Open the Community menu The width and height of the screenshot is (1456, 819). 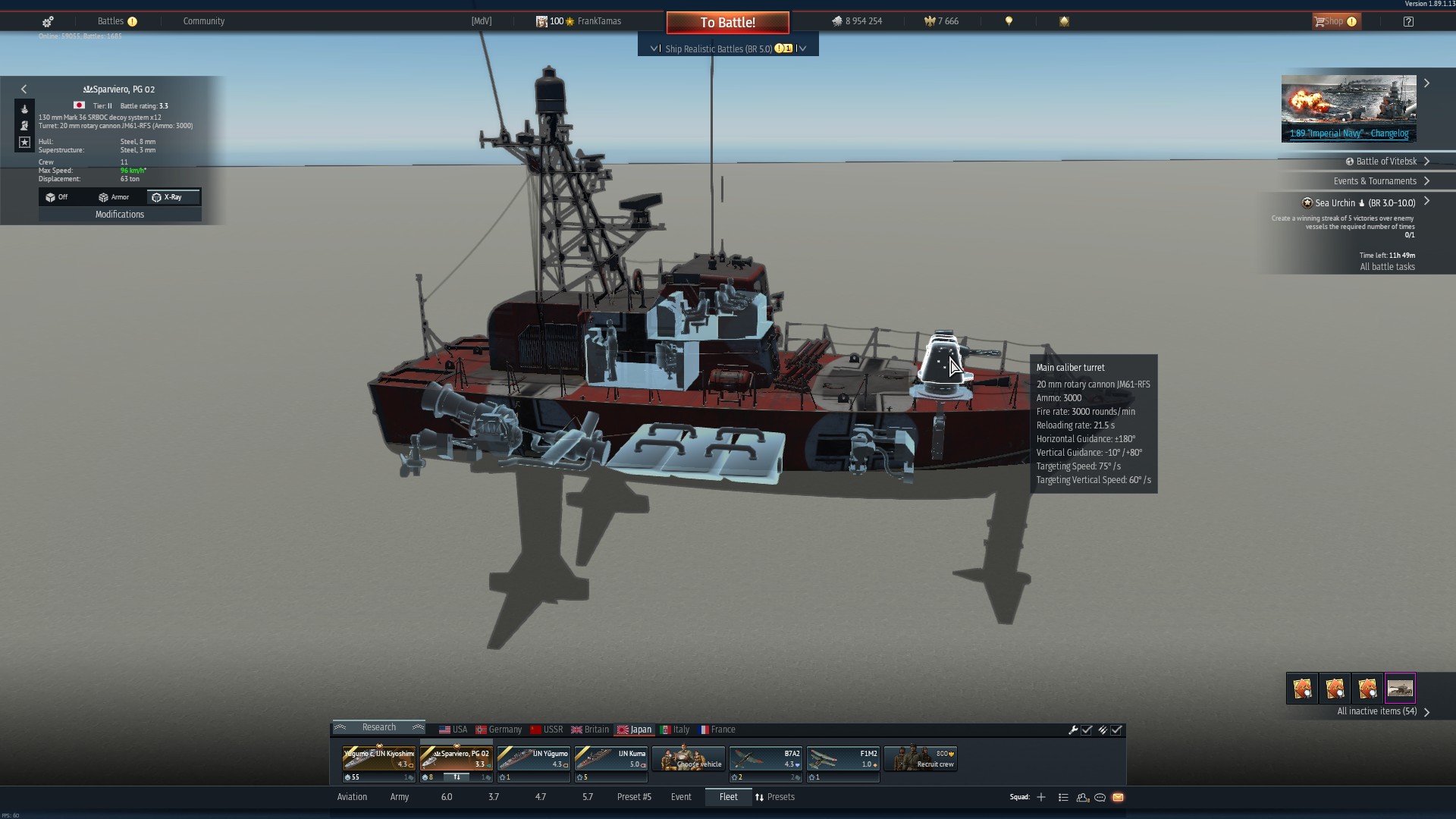point(203,21)
